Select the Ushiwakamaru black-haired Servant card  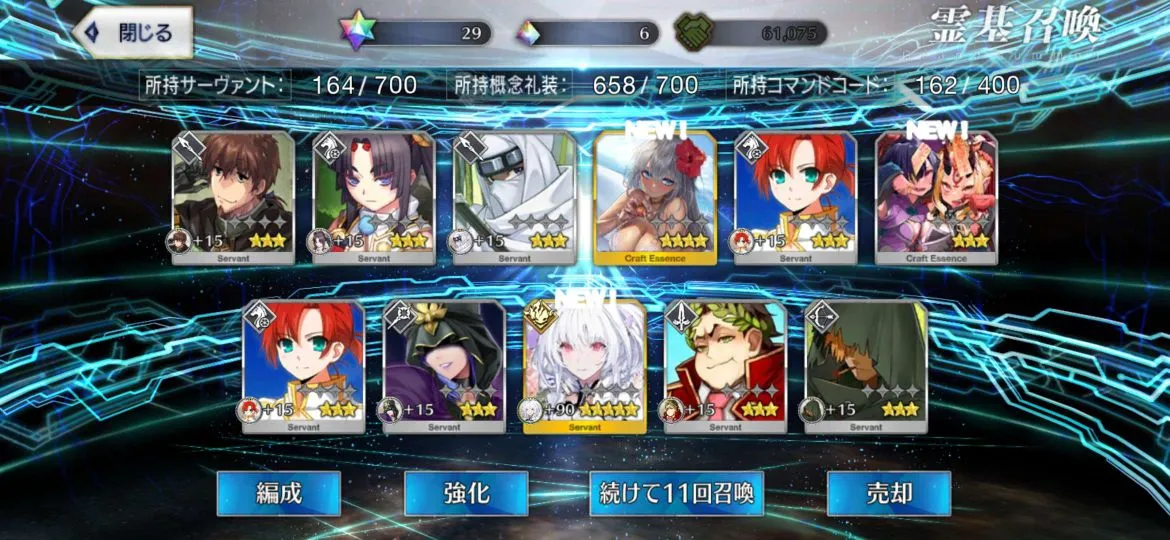pyautogui.click(x=374, y=197)
